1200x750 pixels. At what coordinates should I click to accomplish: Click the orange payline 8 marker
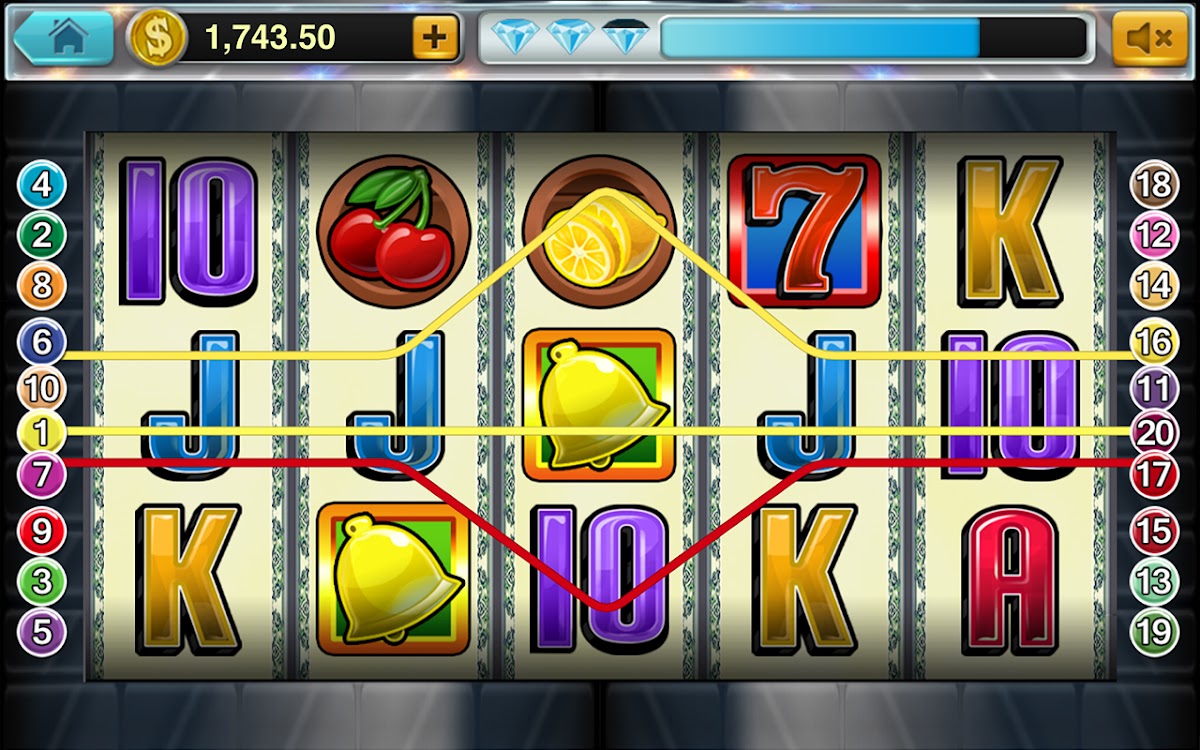[42, 286]
